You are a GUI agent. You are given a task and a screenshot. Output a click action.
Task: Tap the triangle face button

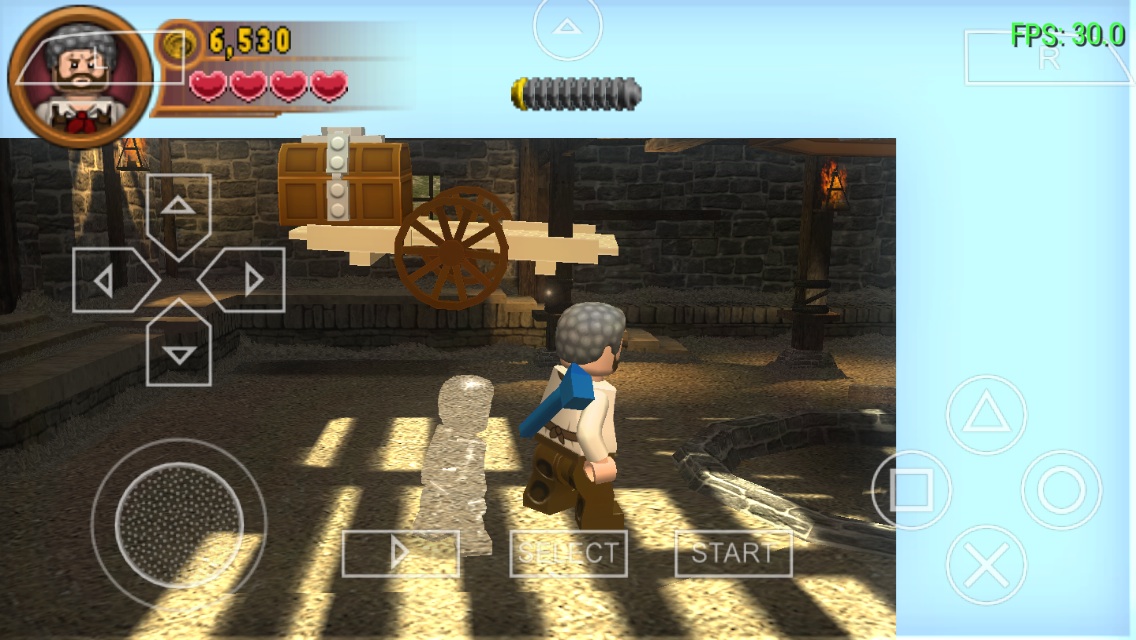pyautogui.click(x=986, y=415)
